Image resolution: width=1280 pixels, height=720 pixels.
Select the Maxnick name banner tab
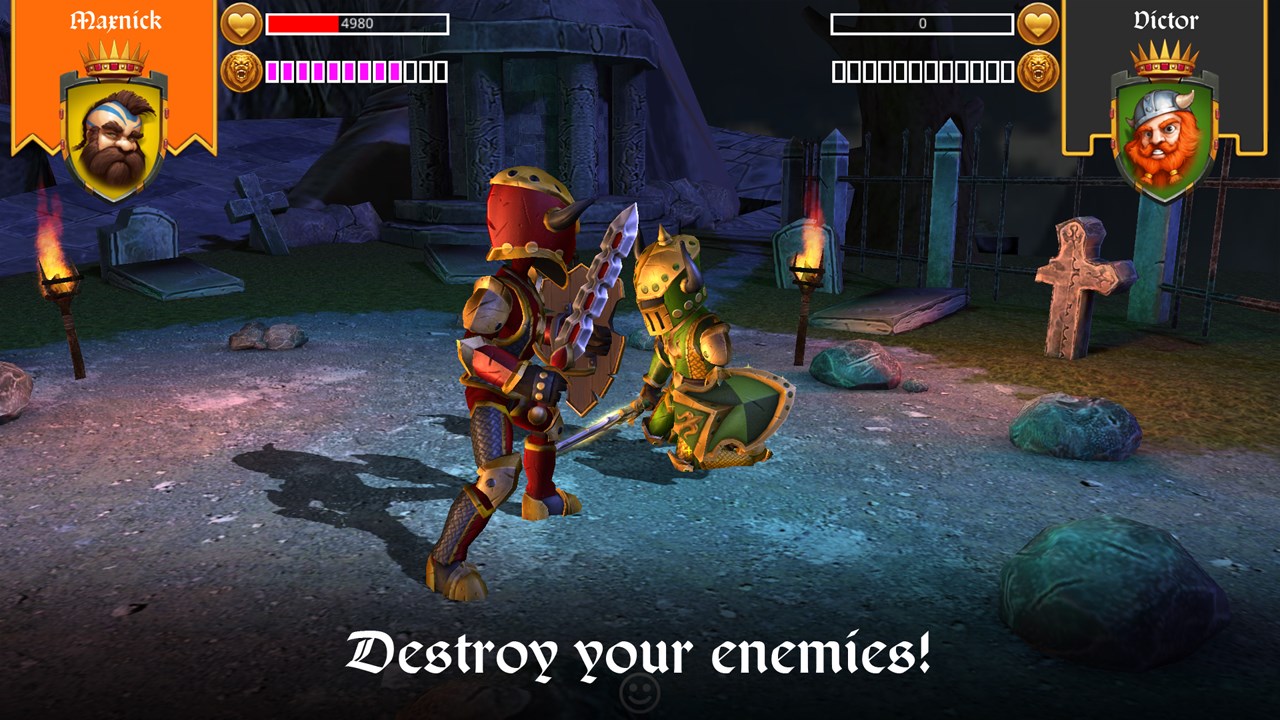tap(114, 18)
